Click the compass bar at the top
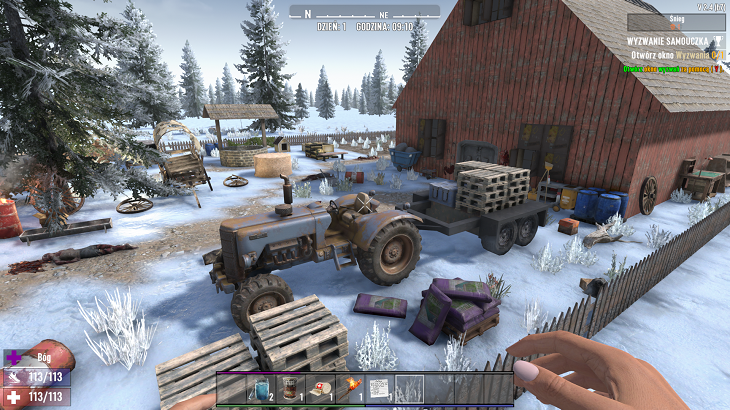Viewport: 730px width, 410px height. [364, 11]
